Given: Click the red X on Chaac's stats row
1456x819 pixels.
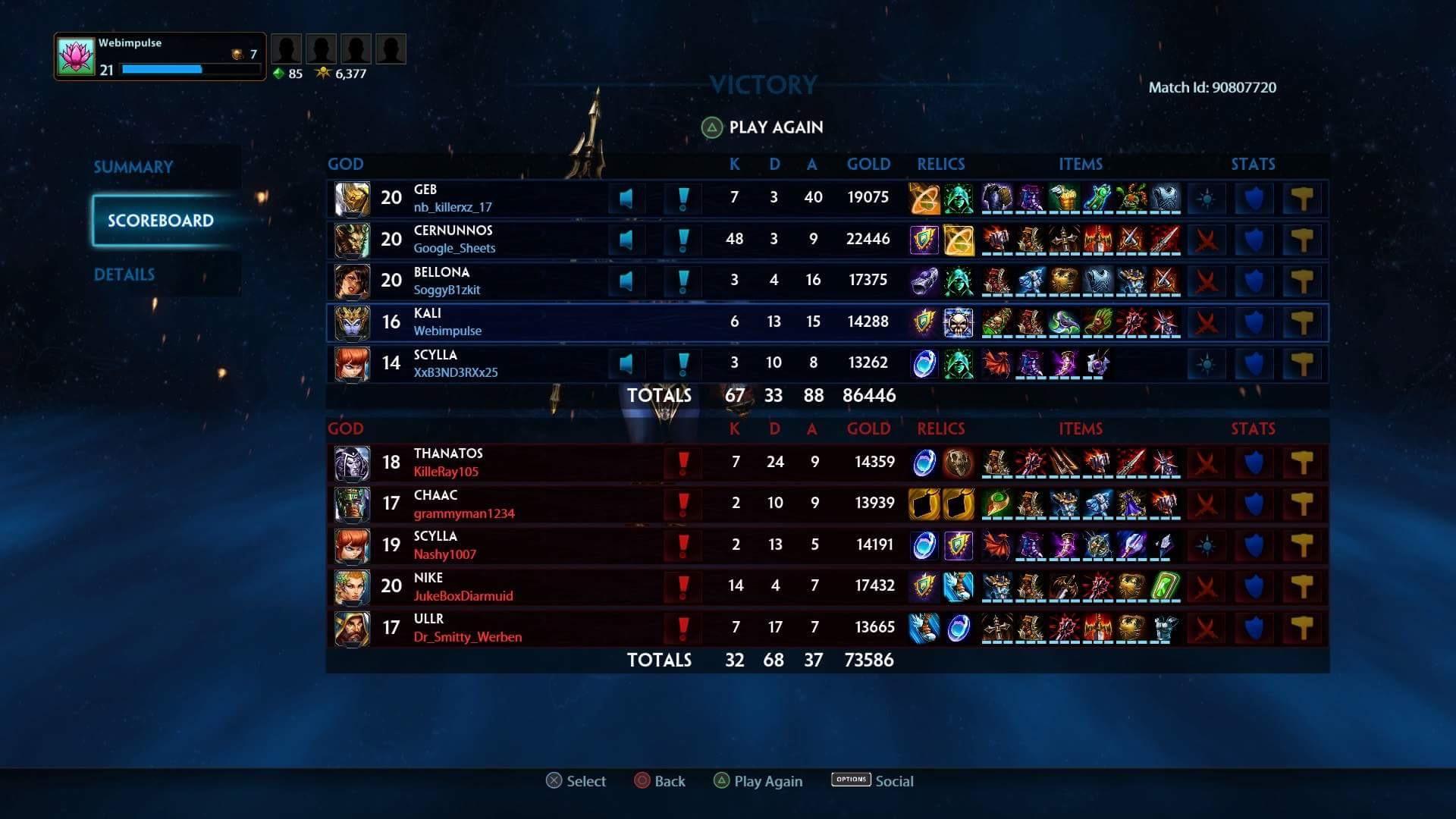Looking at the screenshot, I should click(x=1206, y=502).
